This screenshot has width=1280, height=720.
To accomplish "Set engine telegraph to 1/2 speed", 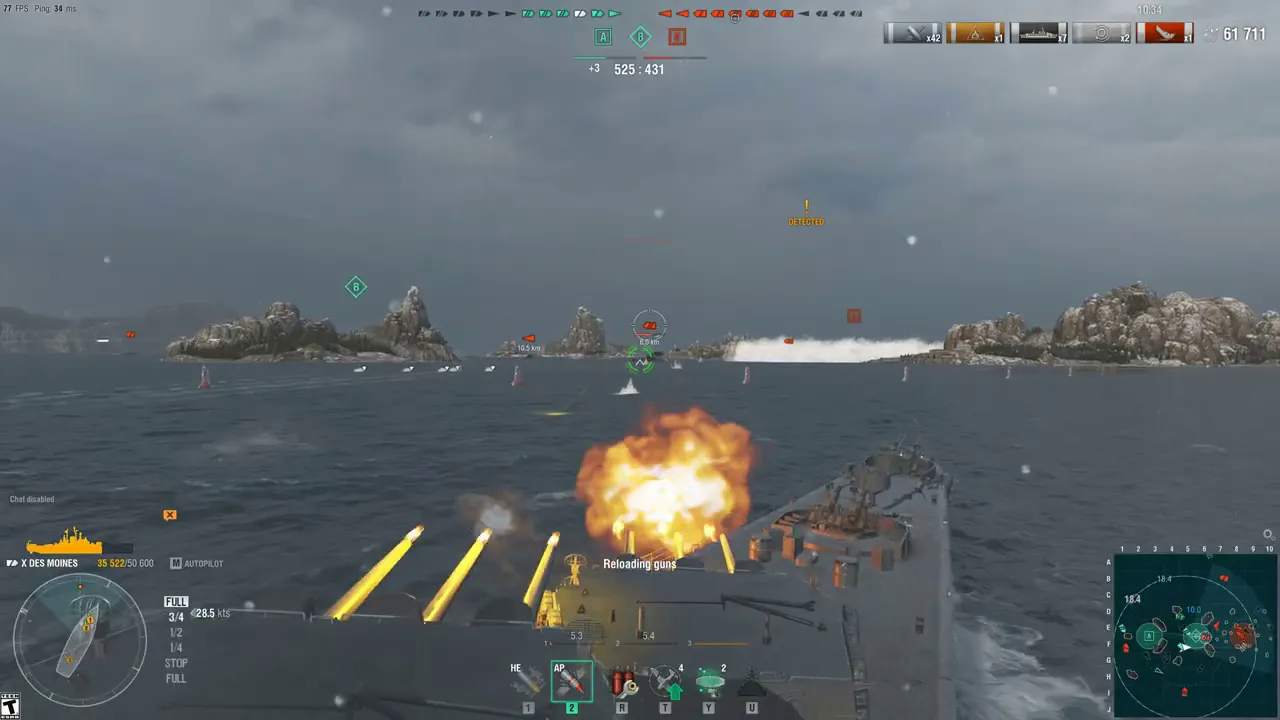I will pos(176,633).
